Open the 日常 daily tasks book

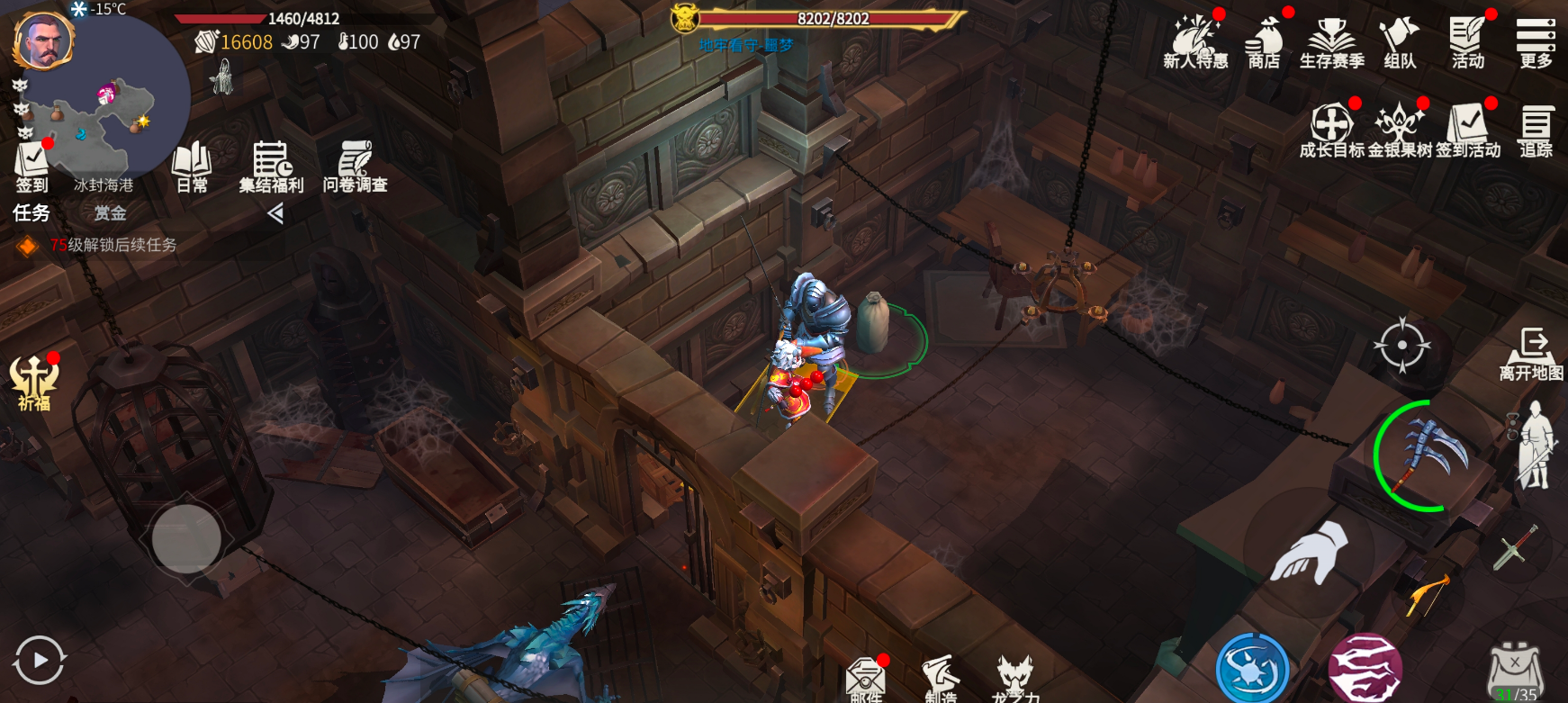click(x=192, y=167)
